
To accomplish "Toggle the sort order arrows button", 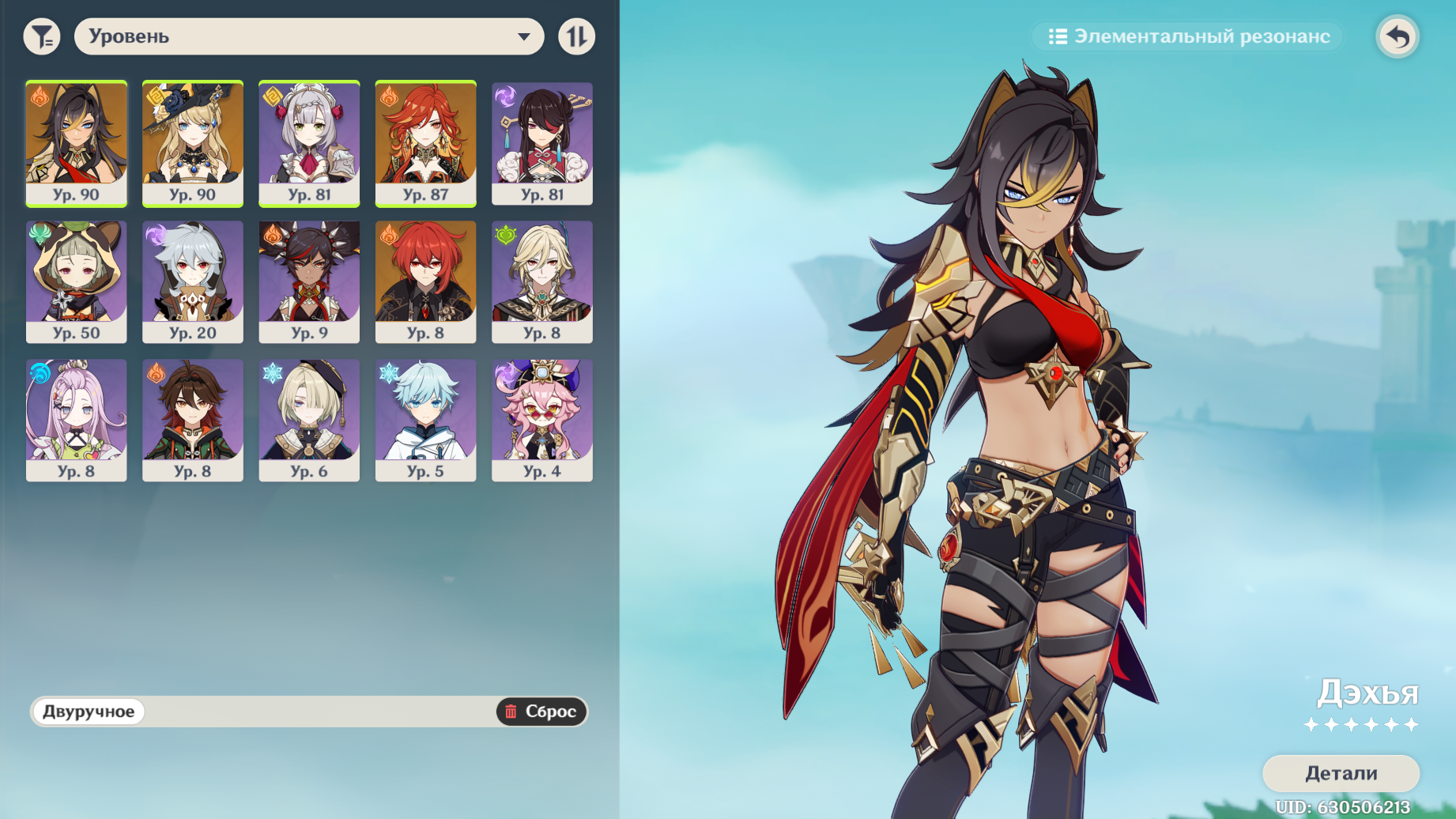I will point(576,36).
